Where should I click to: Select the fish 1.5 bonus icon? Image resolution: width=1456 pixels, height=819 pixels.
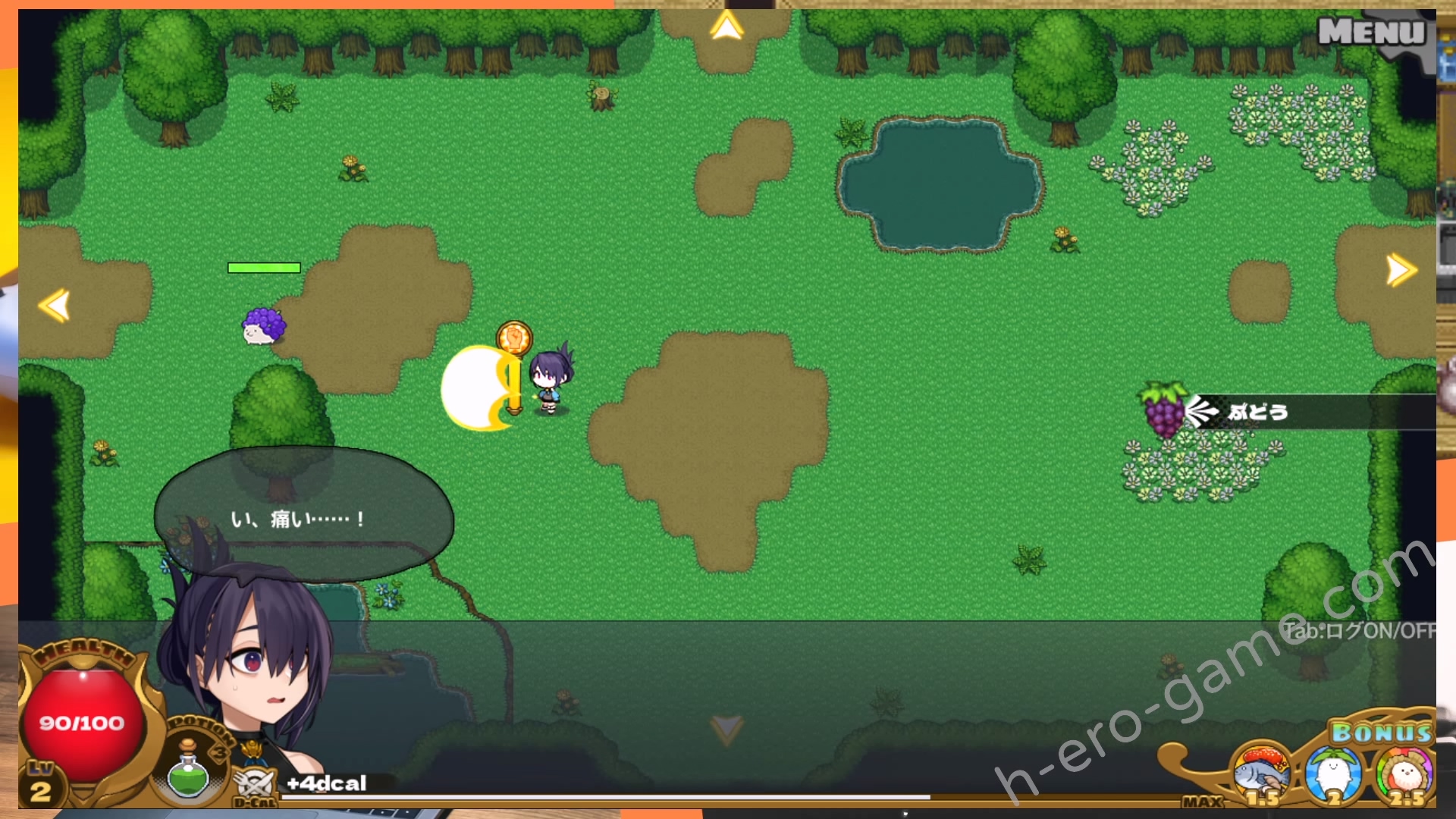[x=1261, y=775]
